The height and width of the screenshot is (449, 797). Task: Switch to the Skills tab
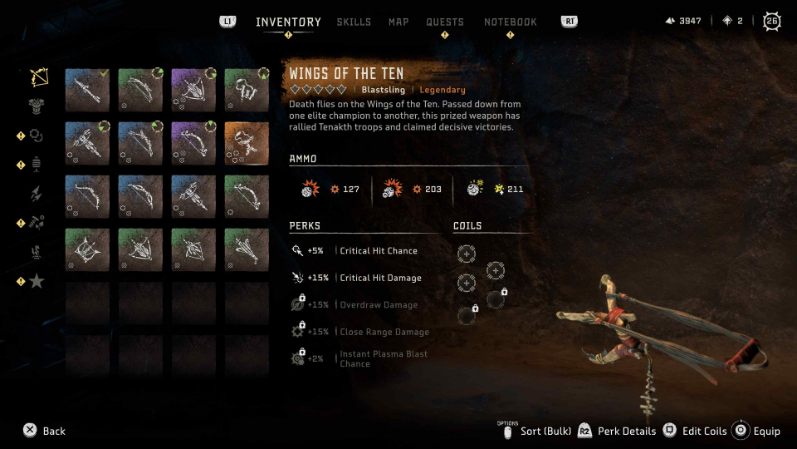[353, 22]
